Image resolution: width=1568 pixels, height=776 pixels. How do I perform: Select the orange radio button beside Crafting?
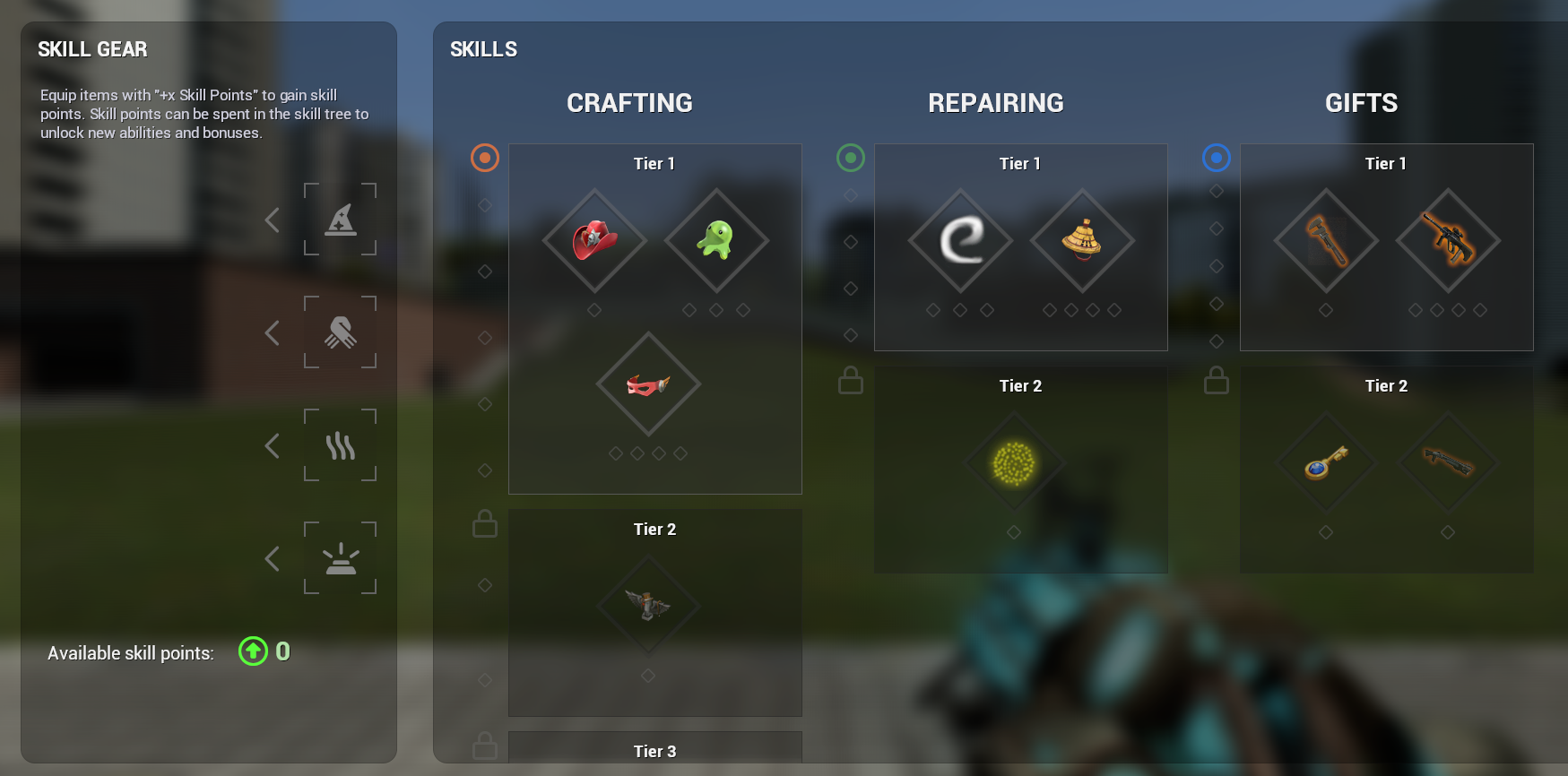[x=484, y=158]
